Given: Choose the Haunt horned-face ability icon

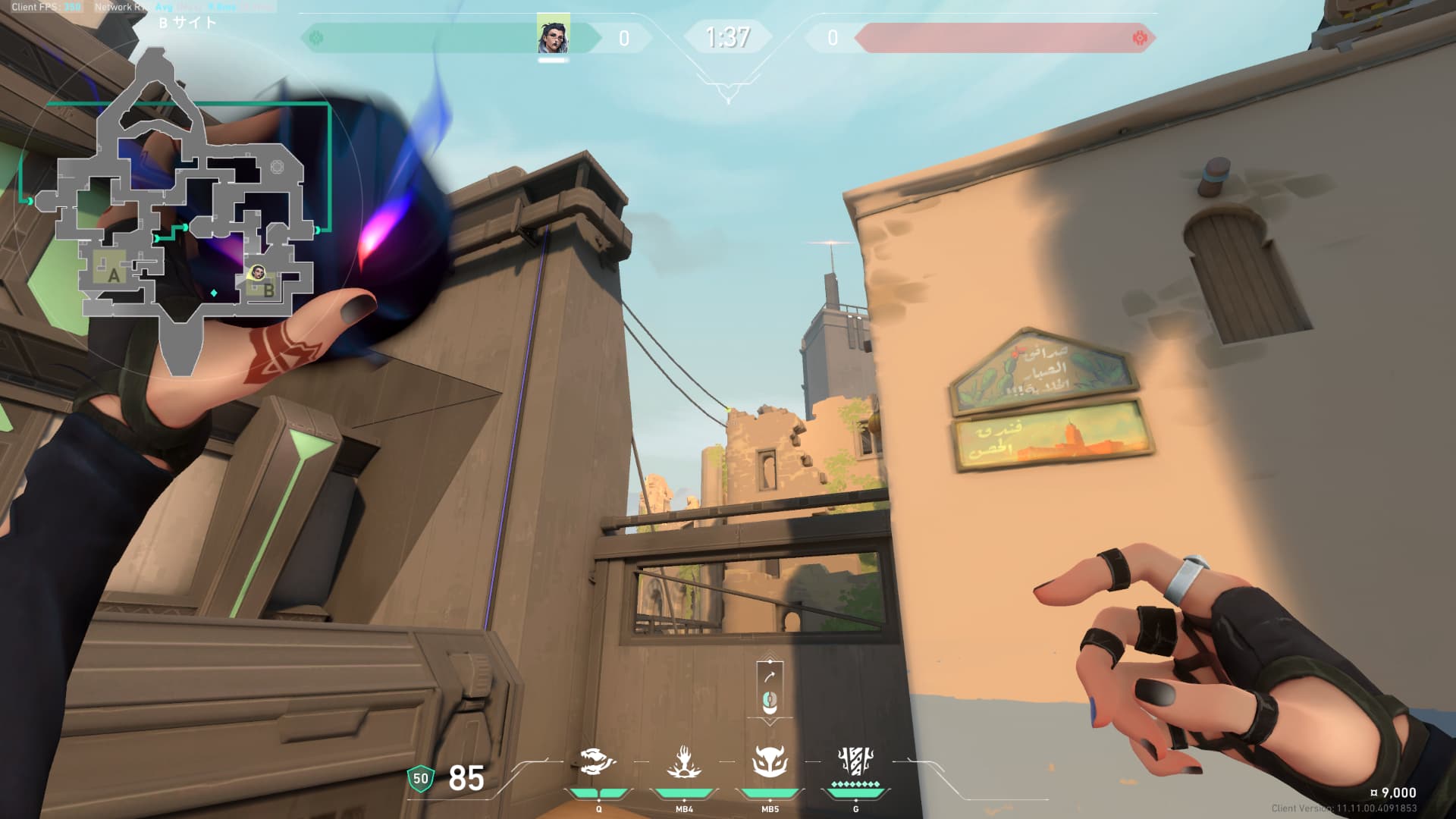Looking at the screenshot, I should point(770,761).
